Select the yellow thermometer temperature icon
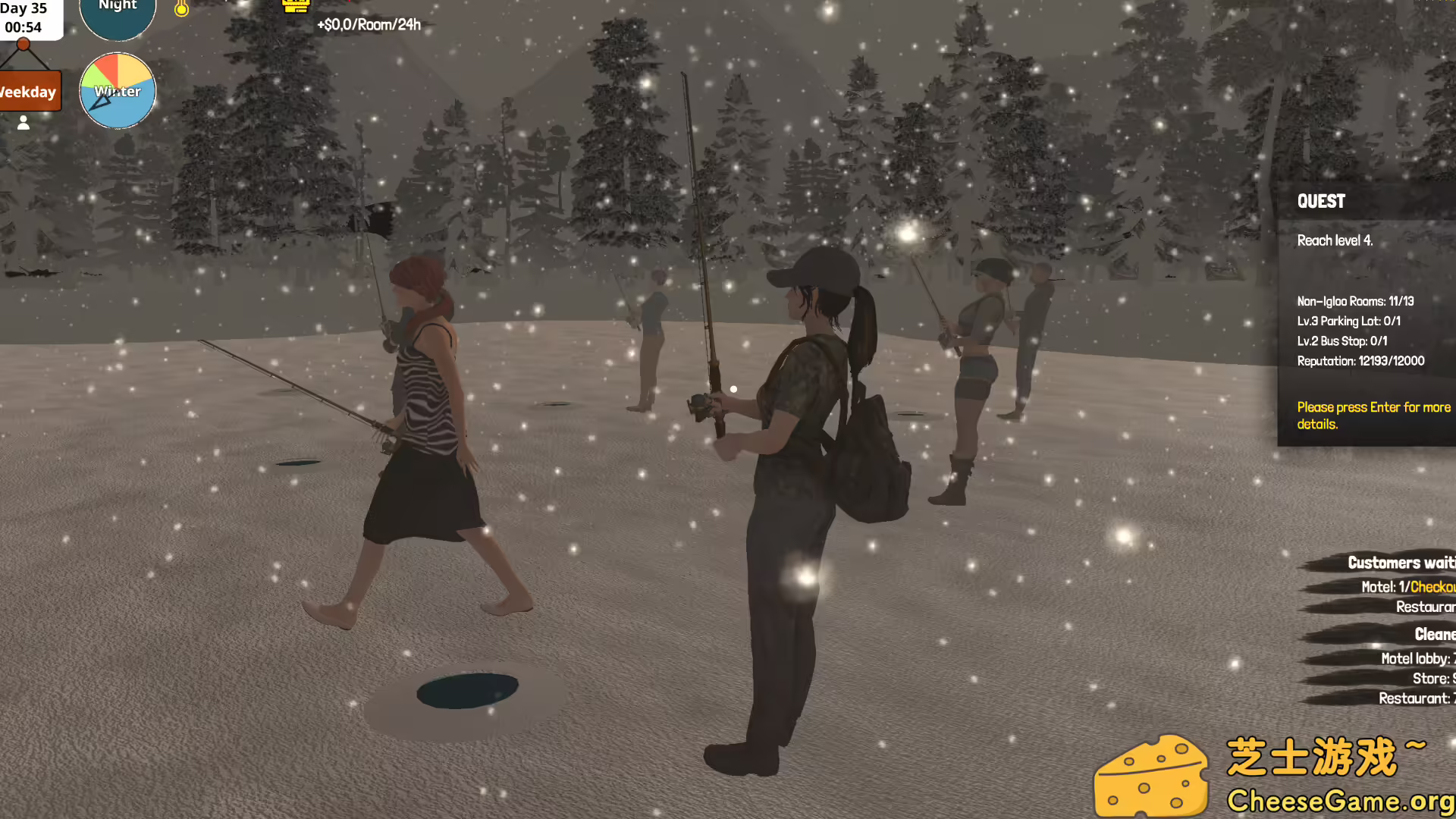This screenshot has height=819, width=1456. click(181, 9)
